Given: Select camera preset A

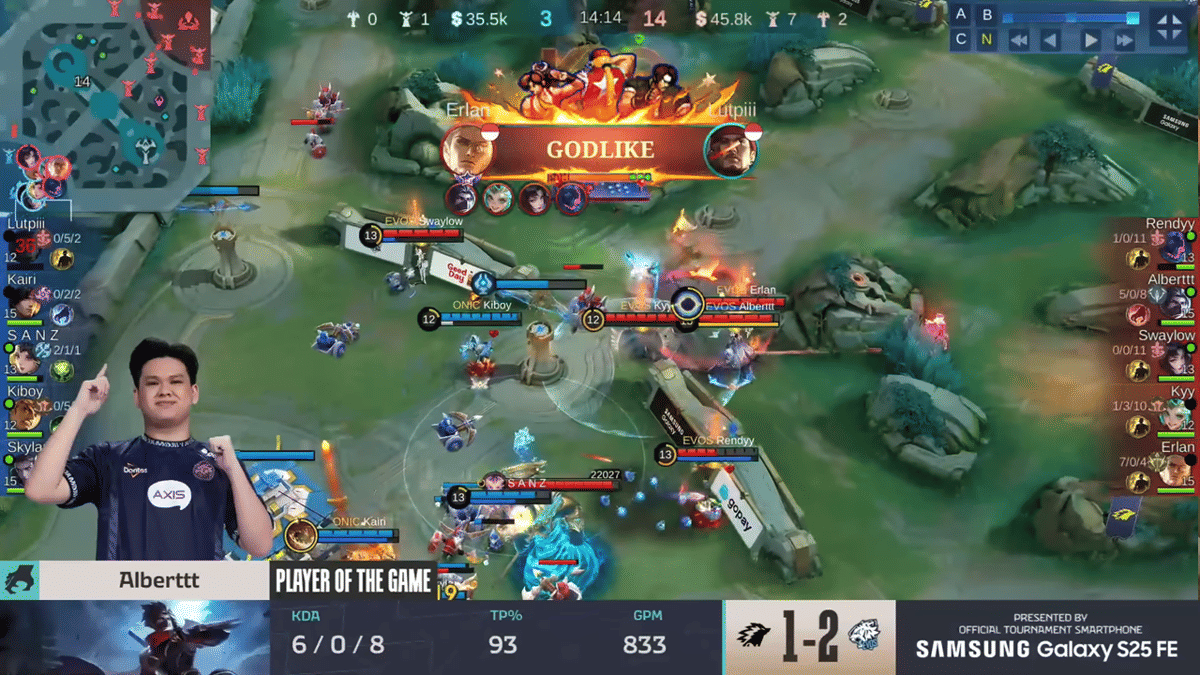Looking at the screenshot, I should click(x=961, y=15).
